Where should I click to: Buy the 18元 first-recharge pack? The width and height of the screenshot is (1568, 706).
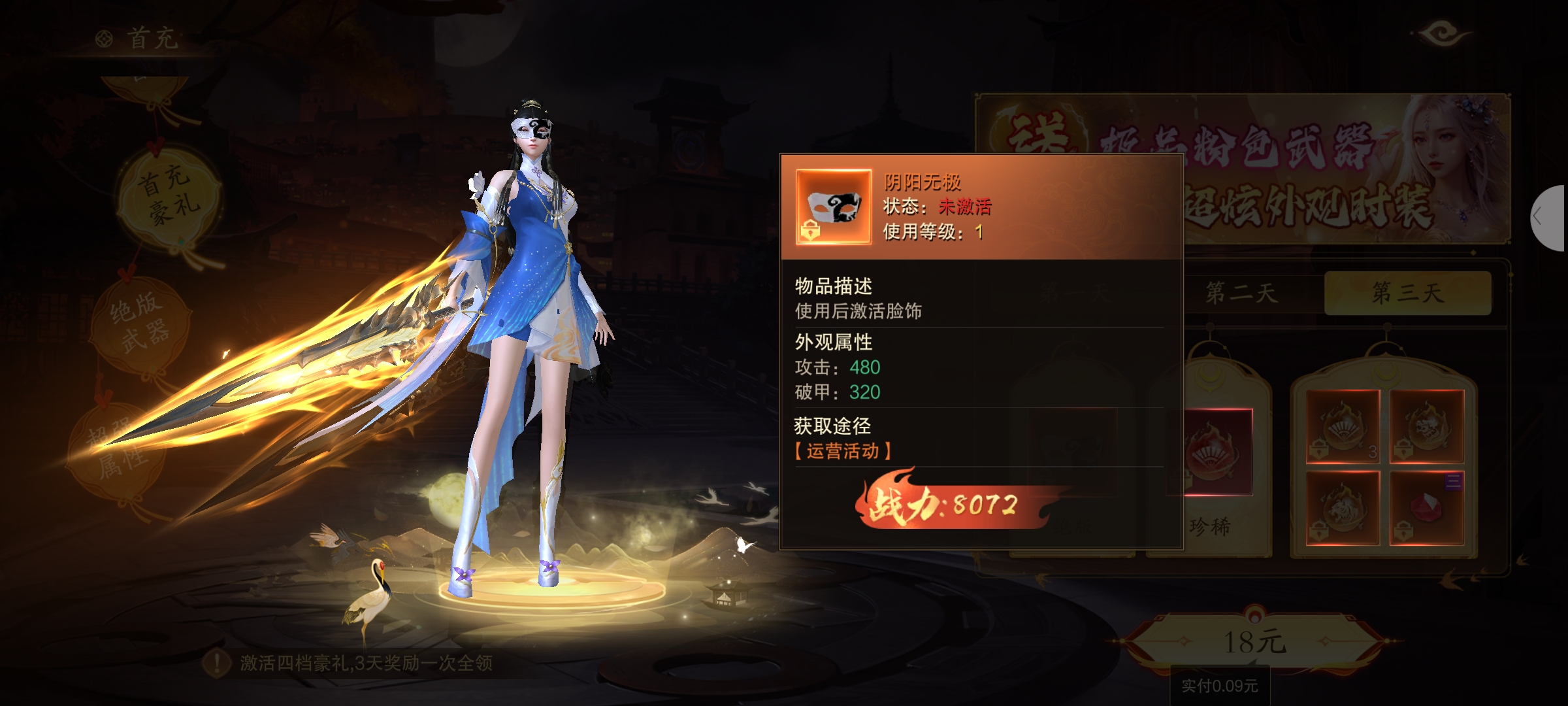[x=1254, y=642]
